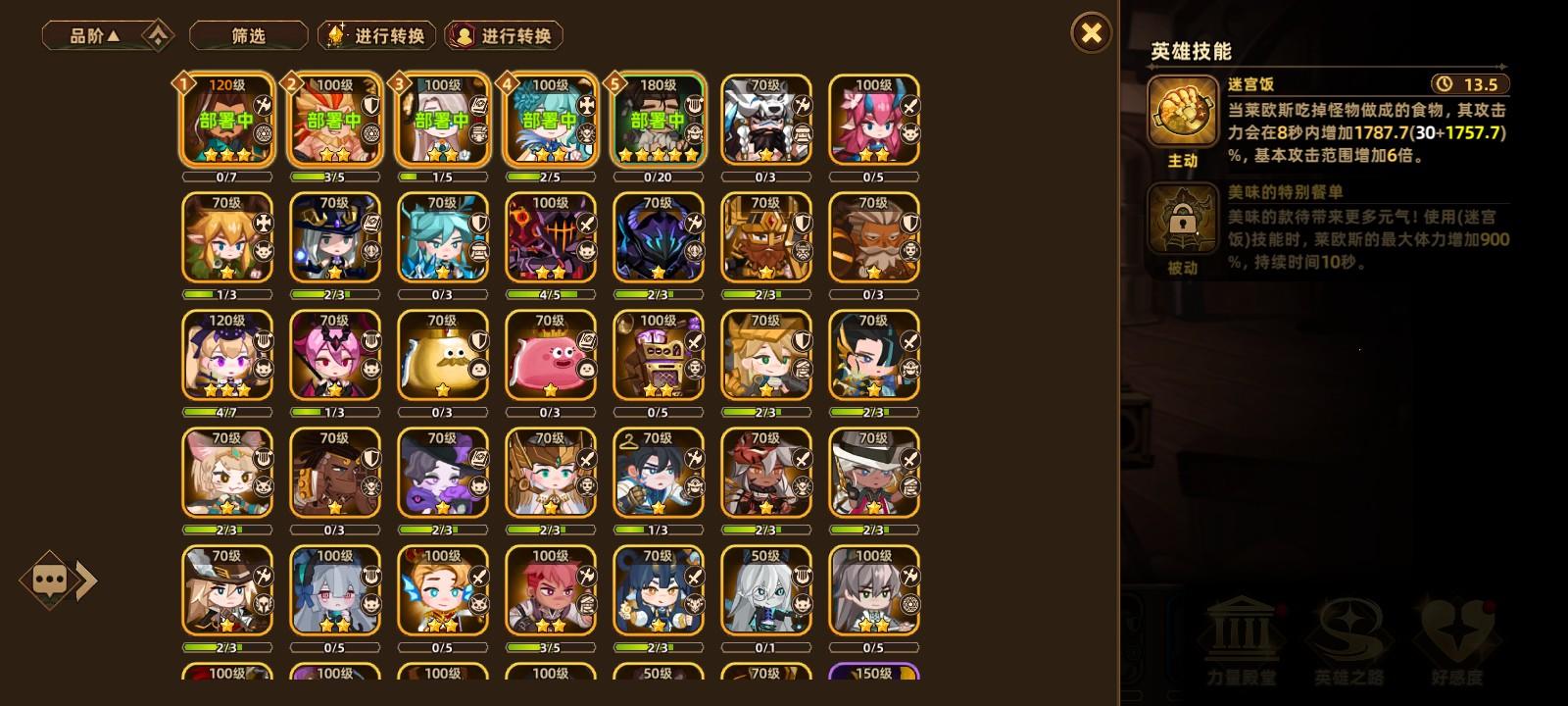Click the 筛选 filter button
Image resolution: width=1568 pixels, height=706 pixels.
coord(250,35)
